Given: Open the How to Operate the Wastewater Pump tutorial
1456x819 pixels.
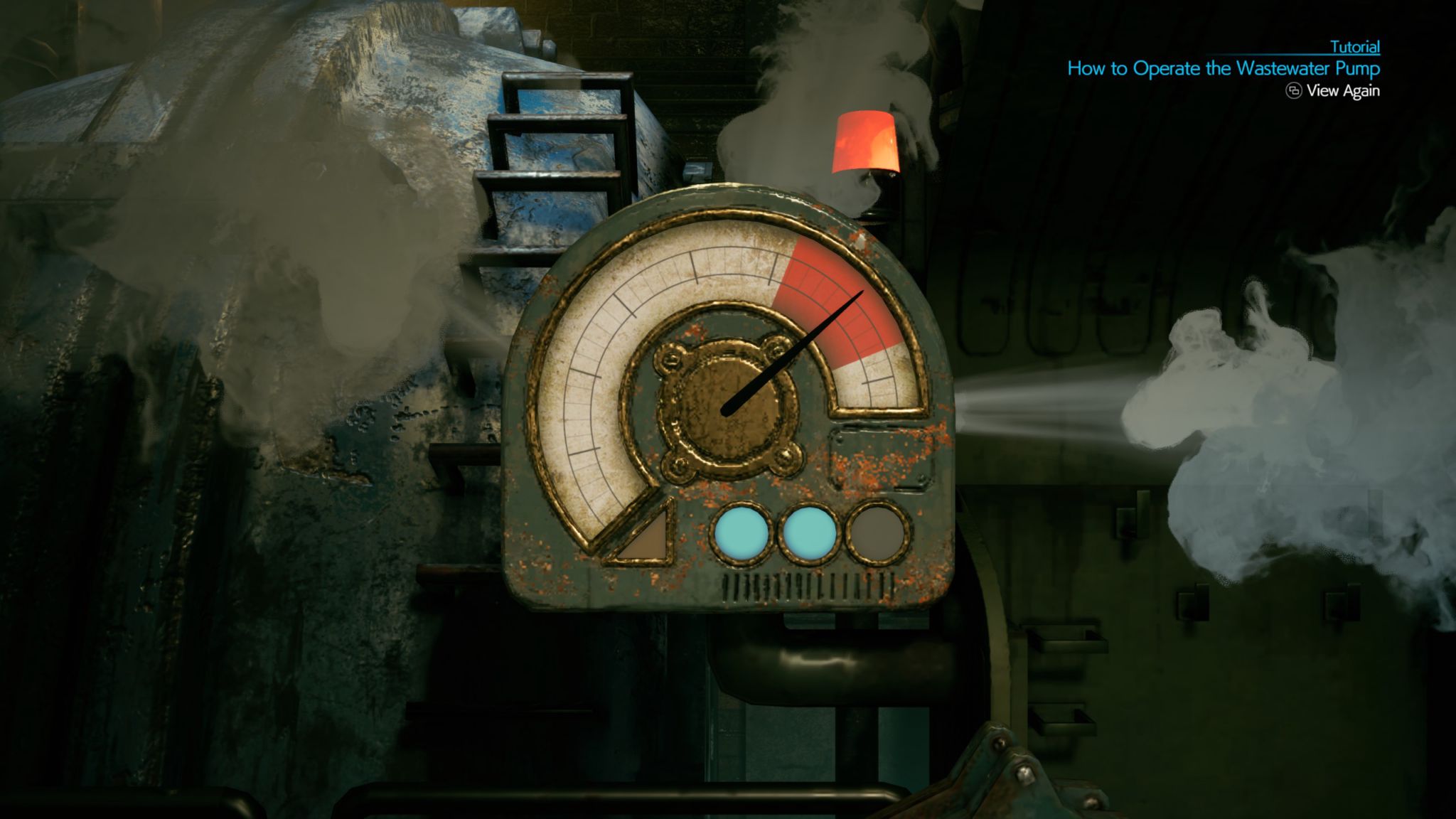Looking at the screenshot, I should [1223, 69].
